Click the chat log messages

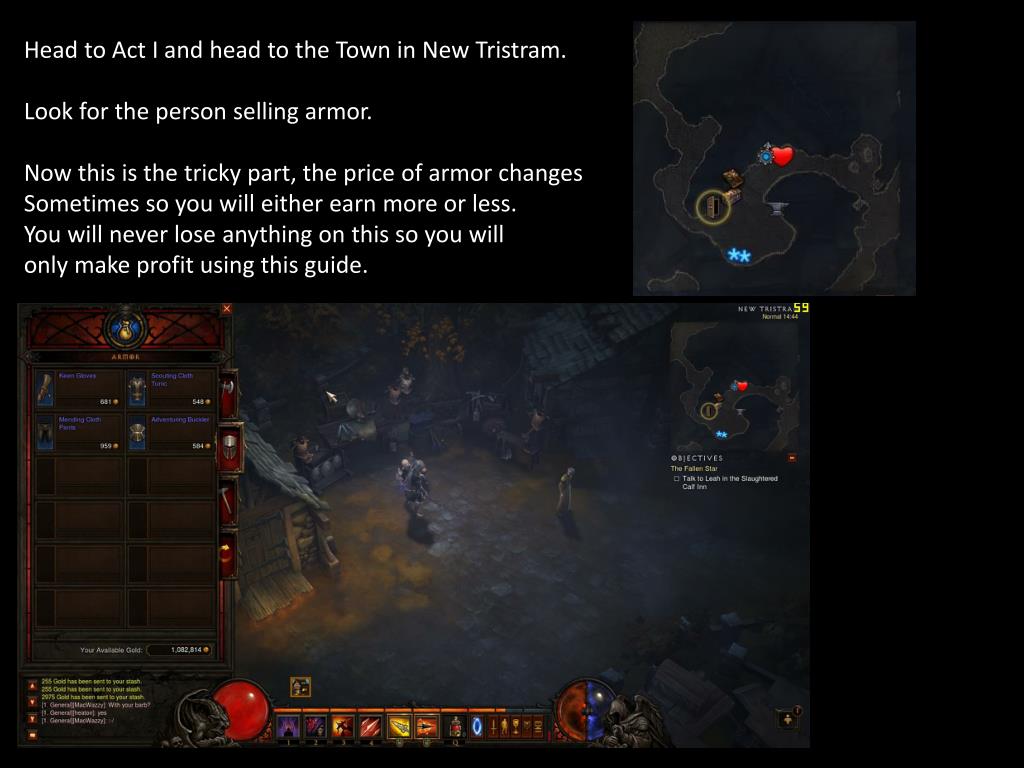tap(90, 699)
